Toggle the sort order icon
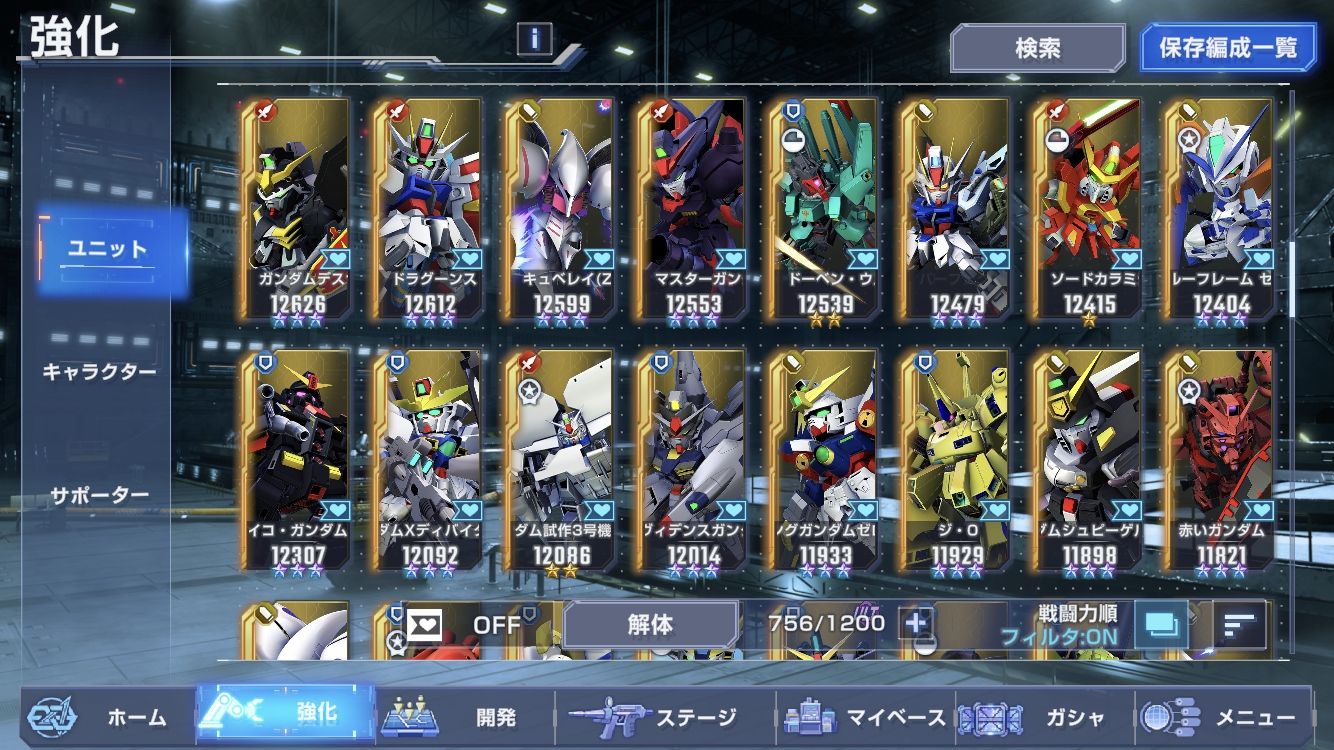 1239,625
